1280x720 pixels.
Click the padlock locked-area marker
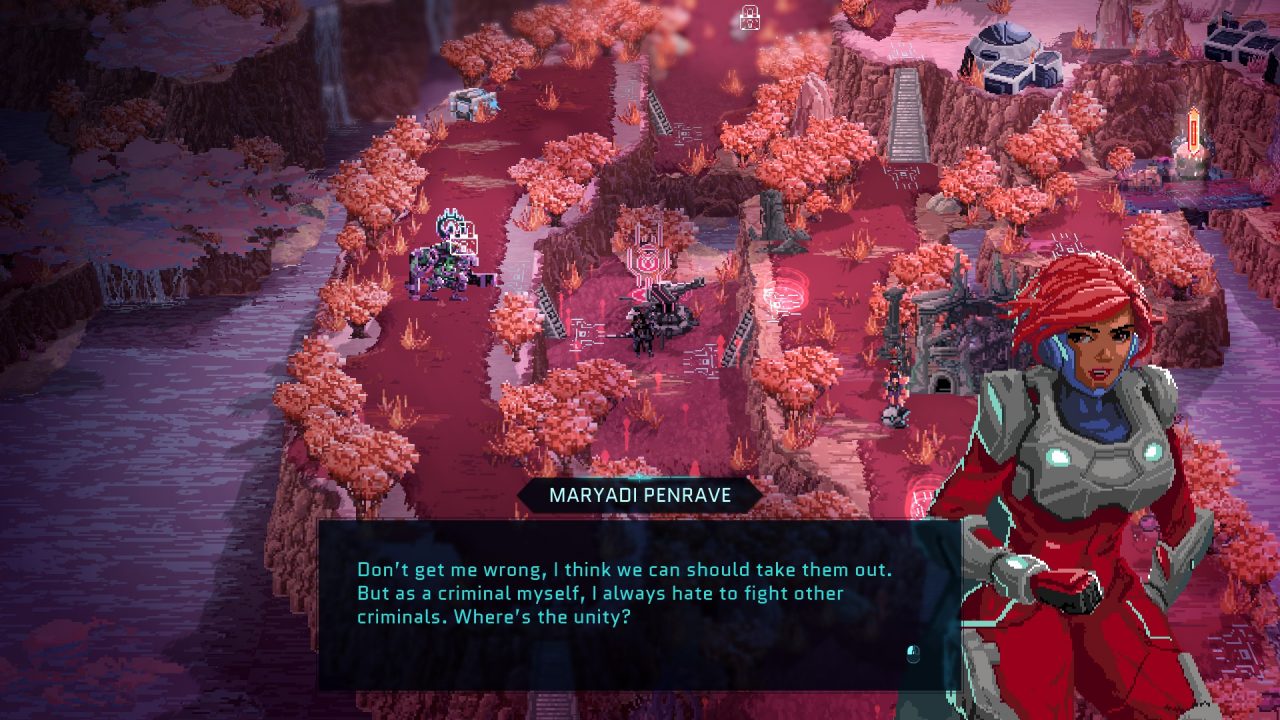tap(749, 17)
